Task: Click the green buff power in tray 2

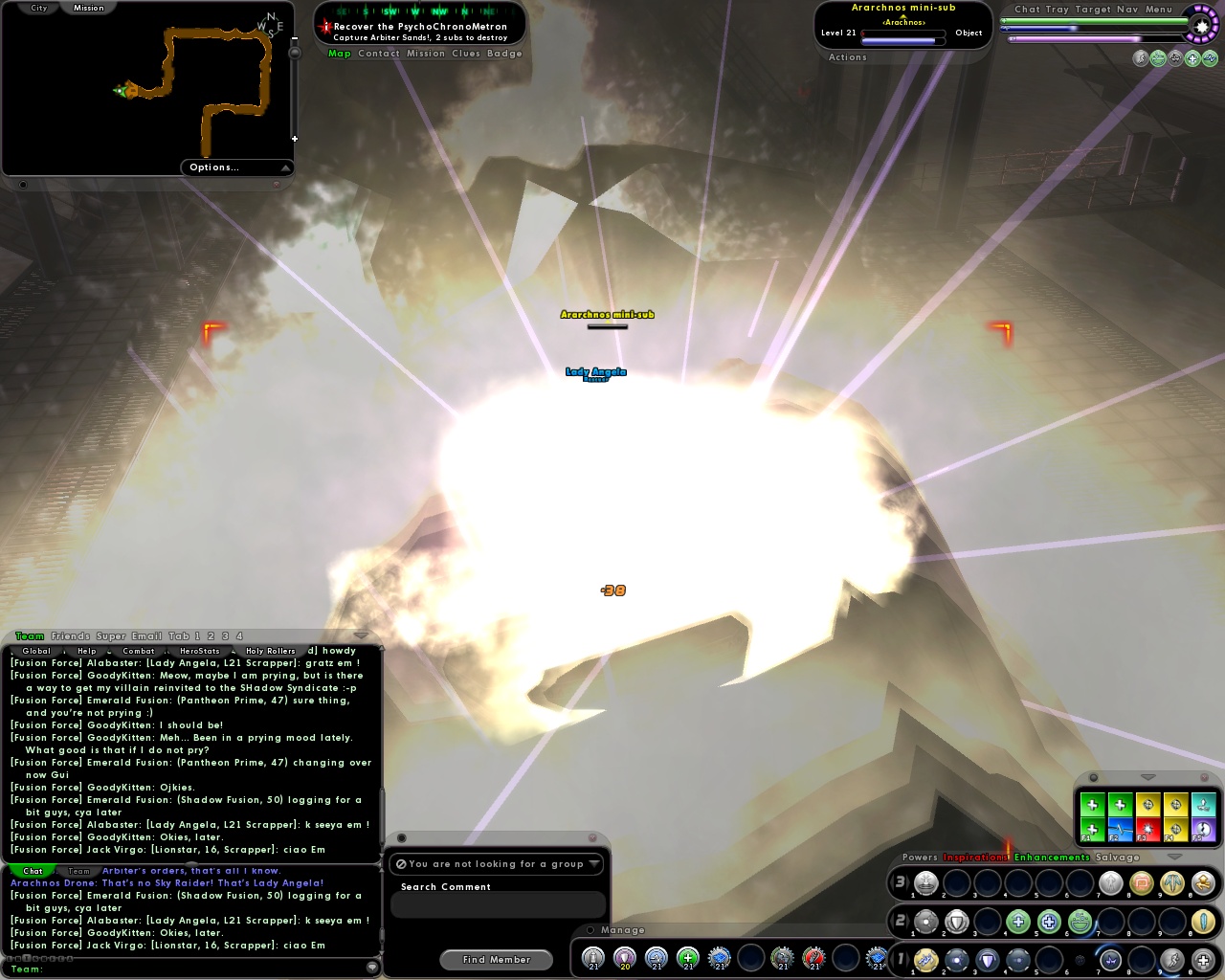Action: [1018, 922]
